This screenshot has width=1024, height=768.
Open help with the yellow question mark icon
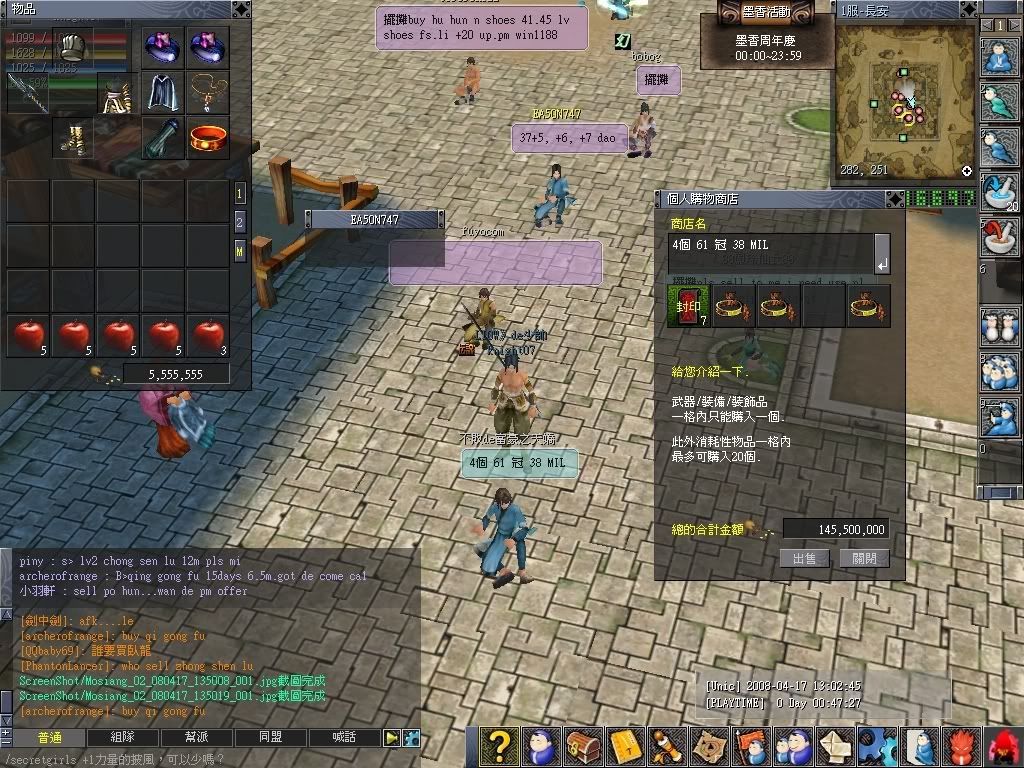pos(497,747)
